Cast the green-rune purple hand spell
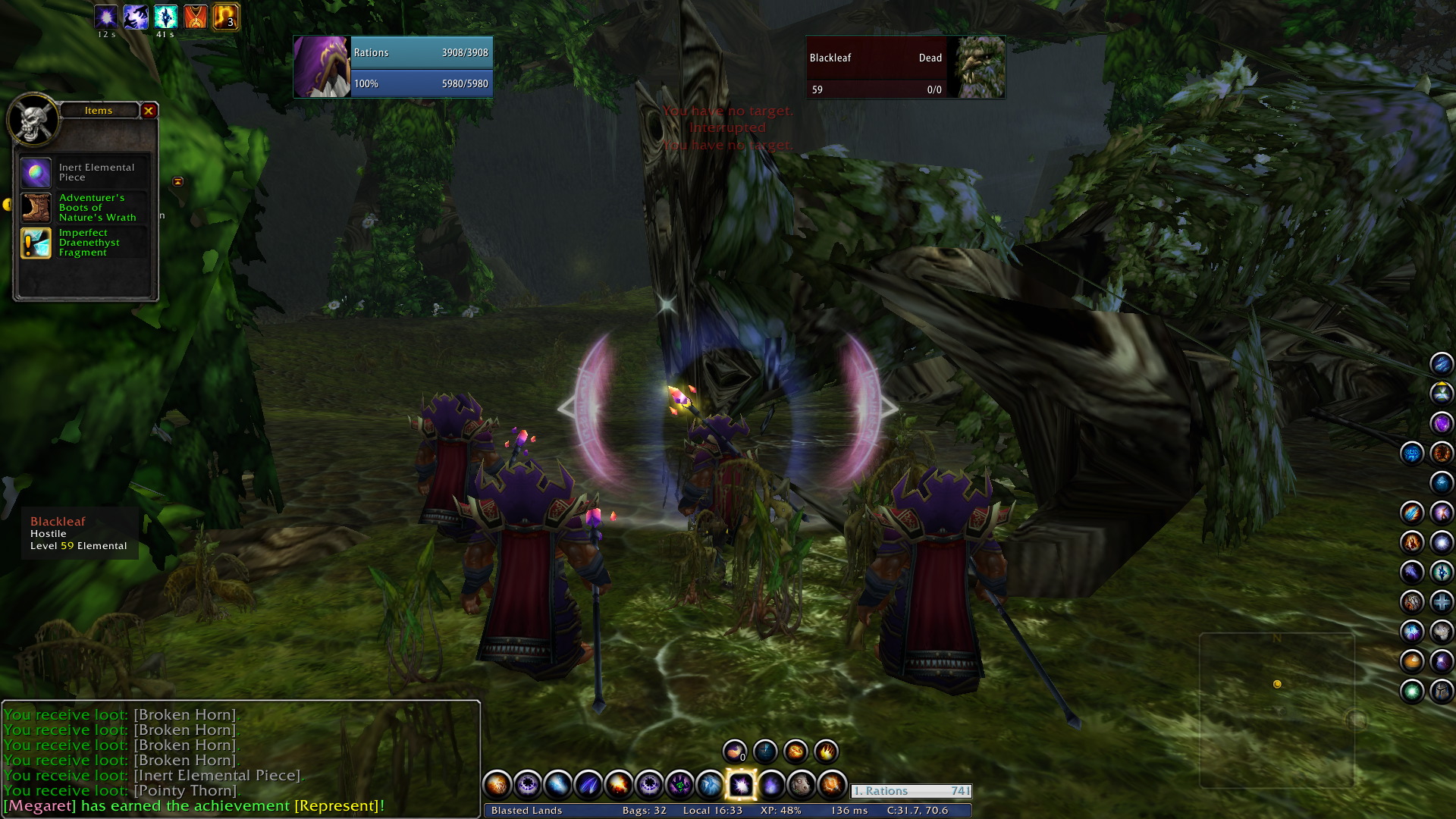The height and width of the screenshot is (819, 1456). 679,785
